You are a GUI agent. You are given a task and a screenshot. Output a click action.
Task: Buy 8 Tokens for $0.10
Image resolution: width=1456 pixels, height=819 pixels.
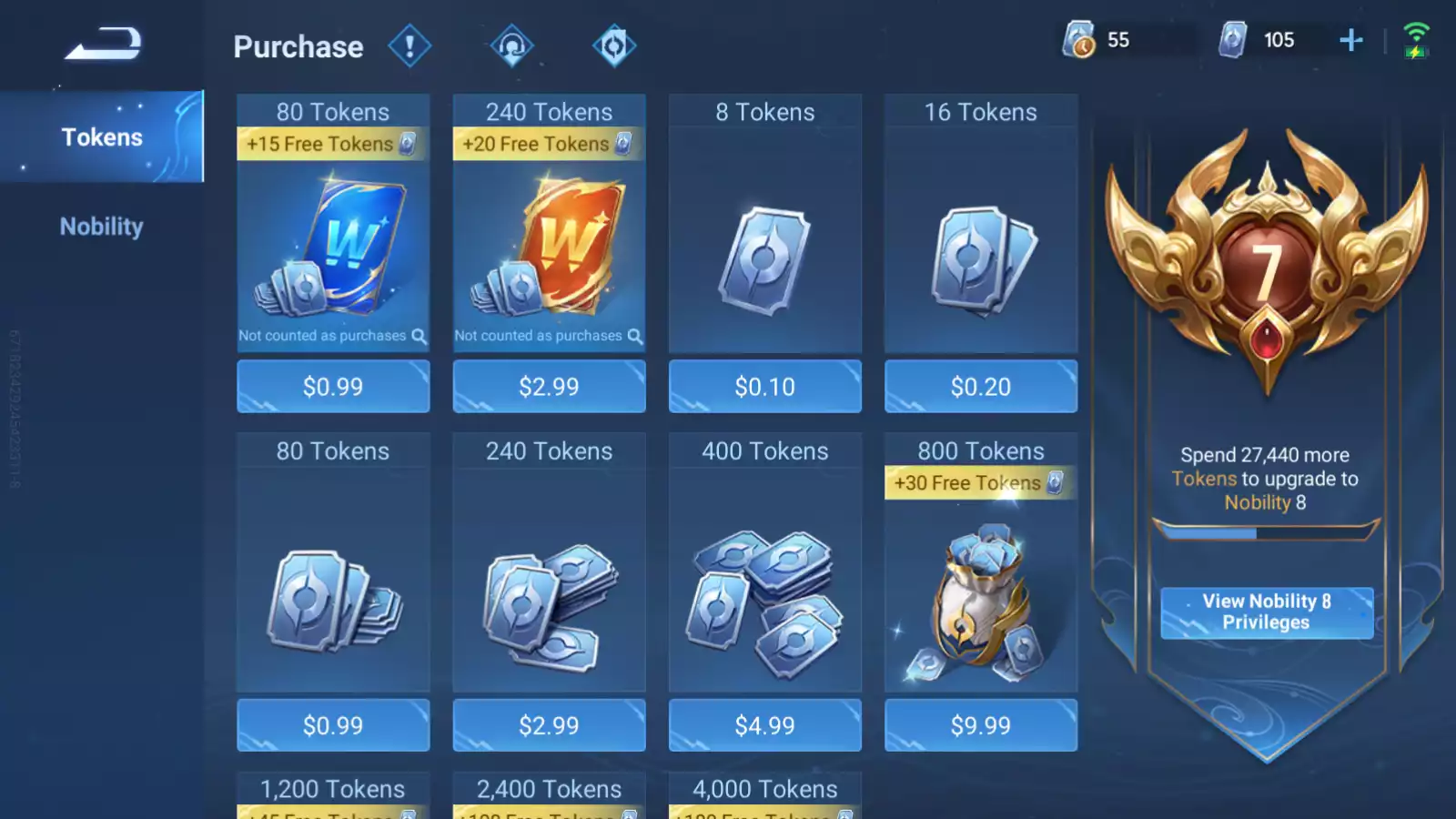764,387
